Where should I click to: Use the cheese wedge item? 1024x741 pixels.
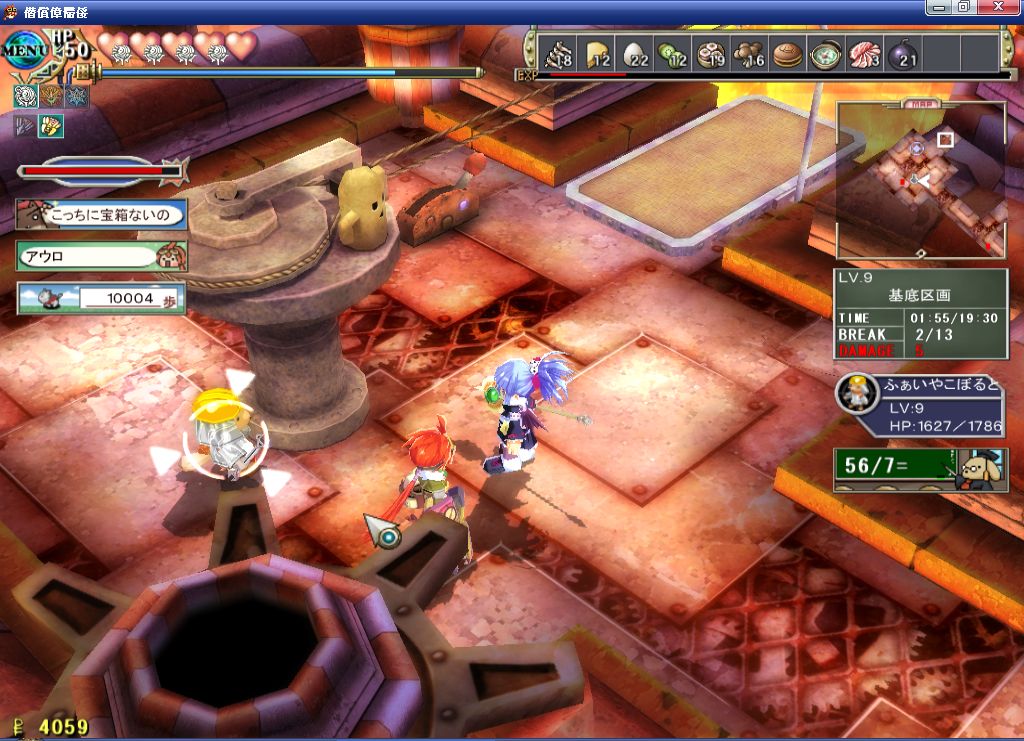click(x=598, y=53)
